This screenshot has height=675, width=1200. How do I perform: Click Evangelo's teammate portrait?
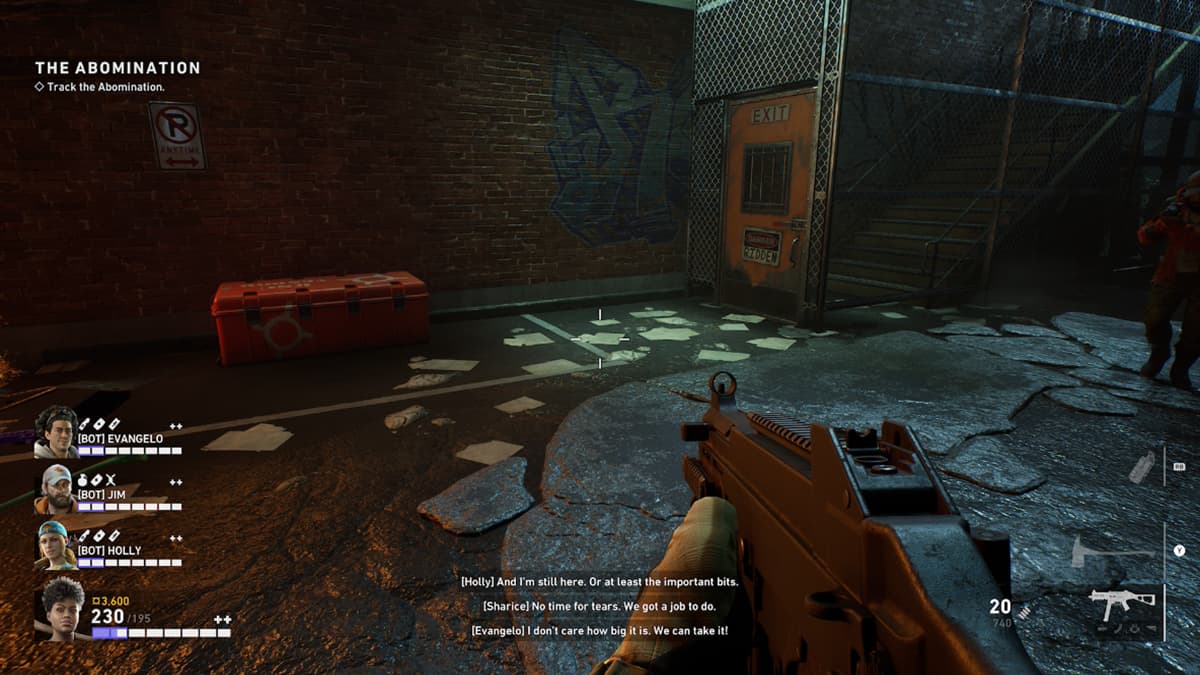[x=55, y=432]
